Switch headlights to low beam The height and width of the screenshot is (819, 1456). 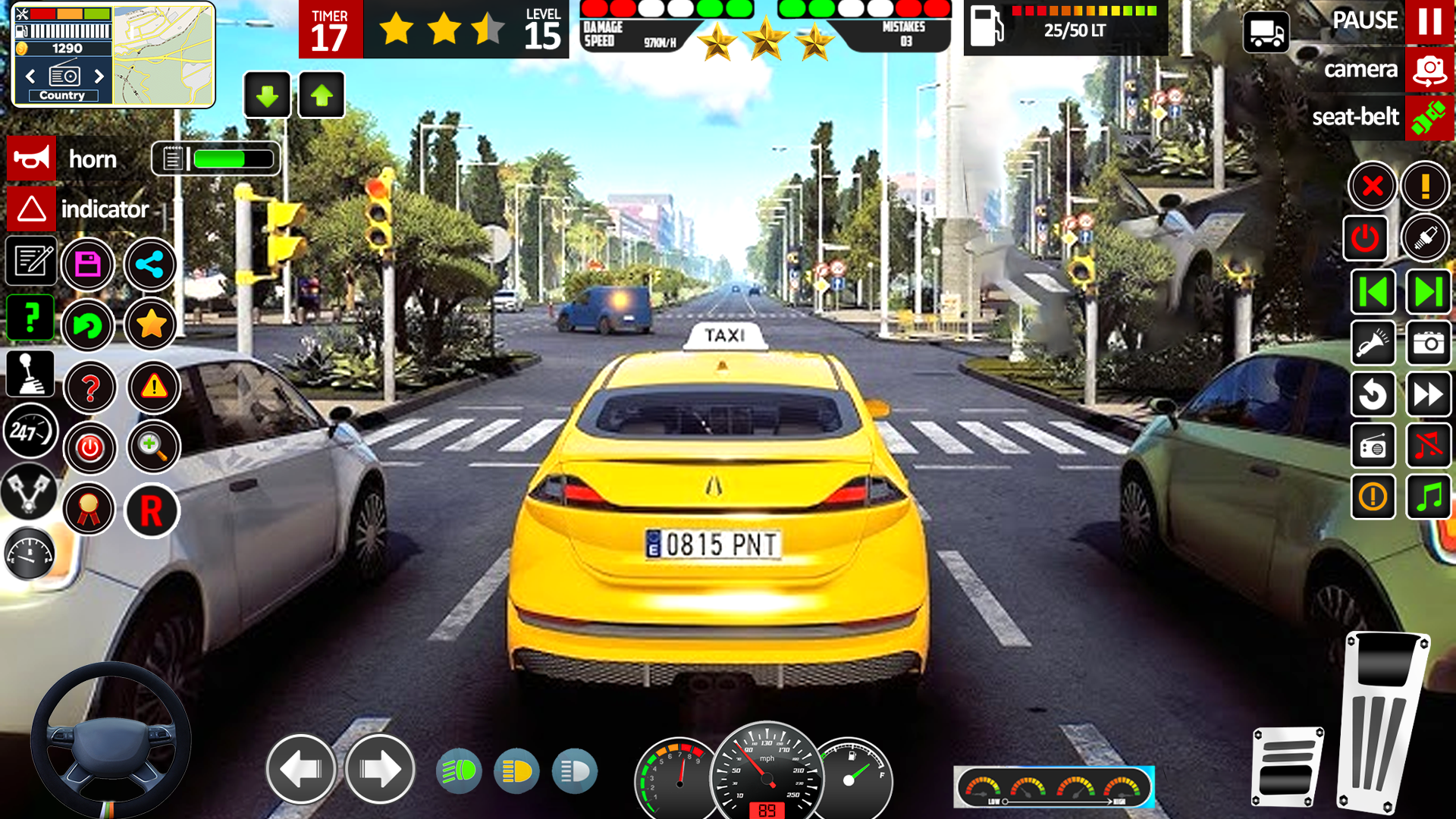[518, 770]
